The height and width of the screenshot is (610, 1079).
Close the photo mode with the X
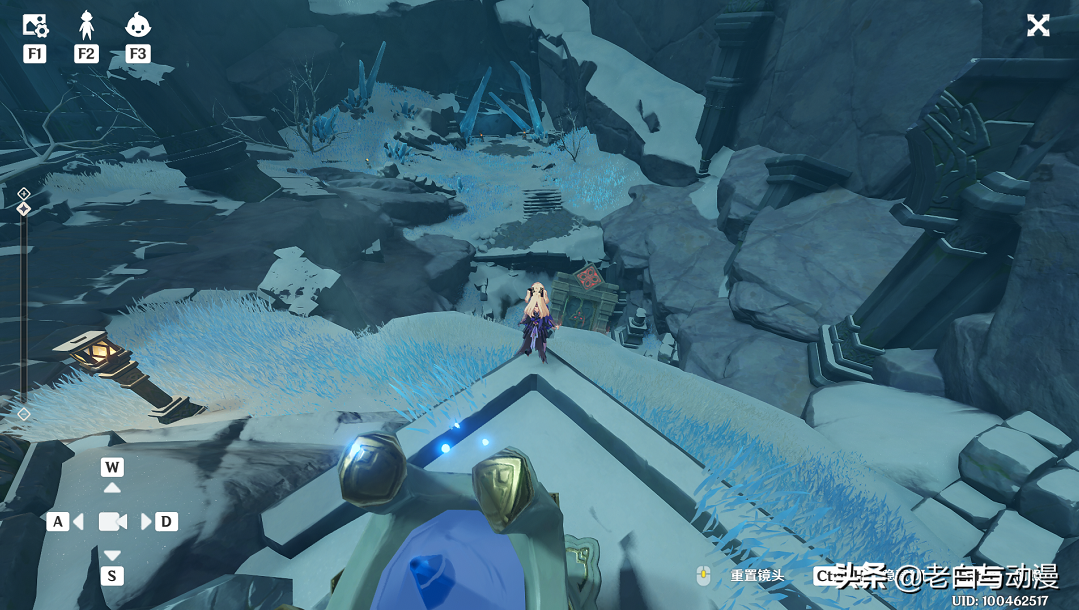(1038, 26)
